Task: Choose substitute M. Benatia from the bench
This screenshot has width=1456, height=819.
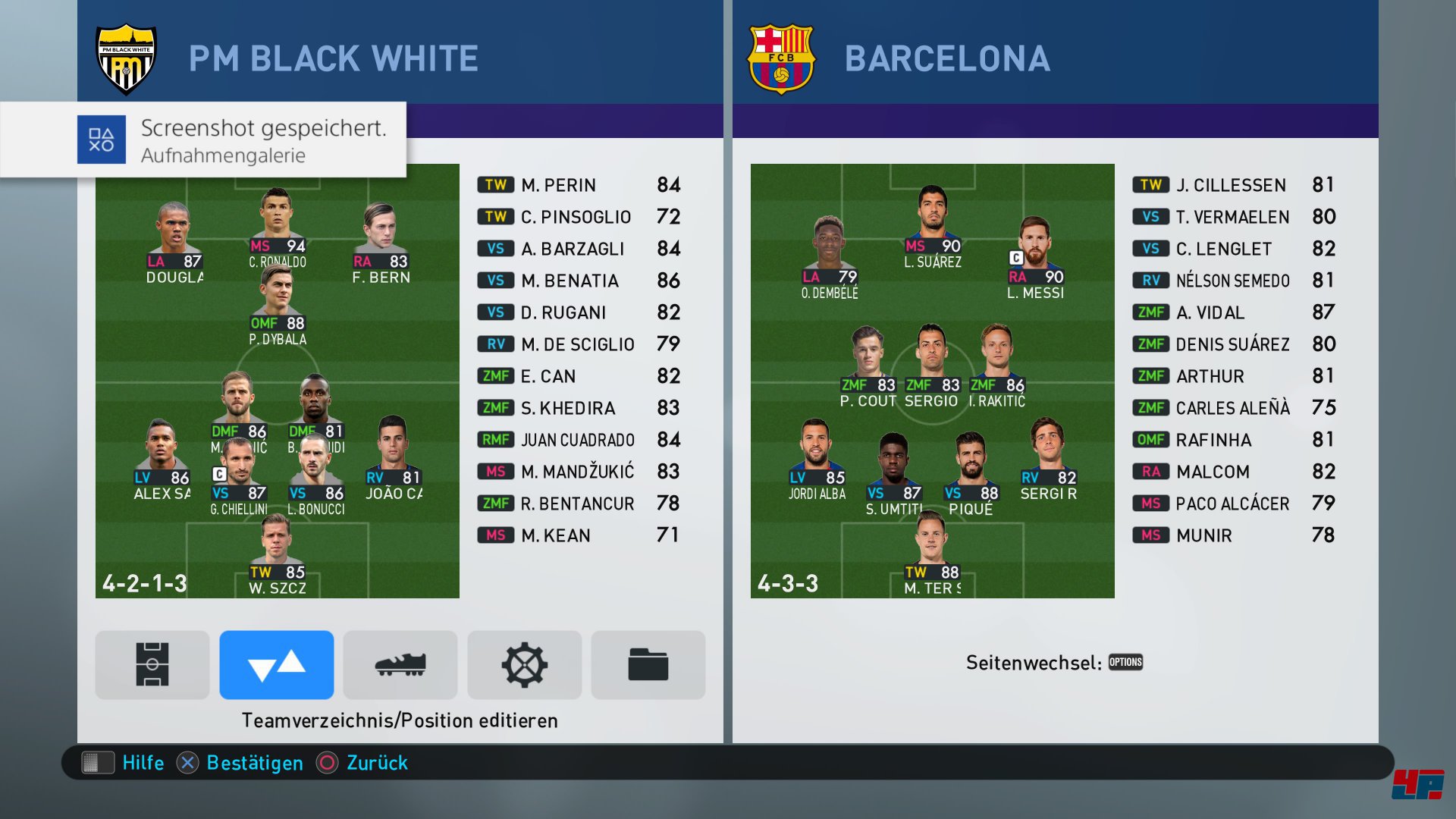Action: click(579, 281)
